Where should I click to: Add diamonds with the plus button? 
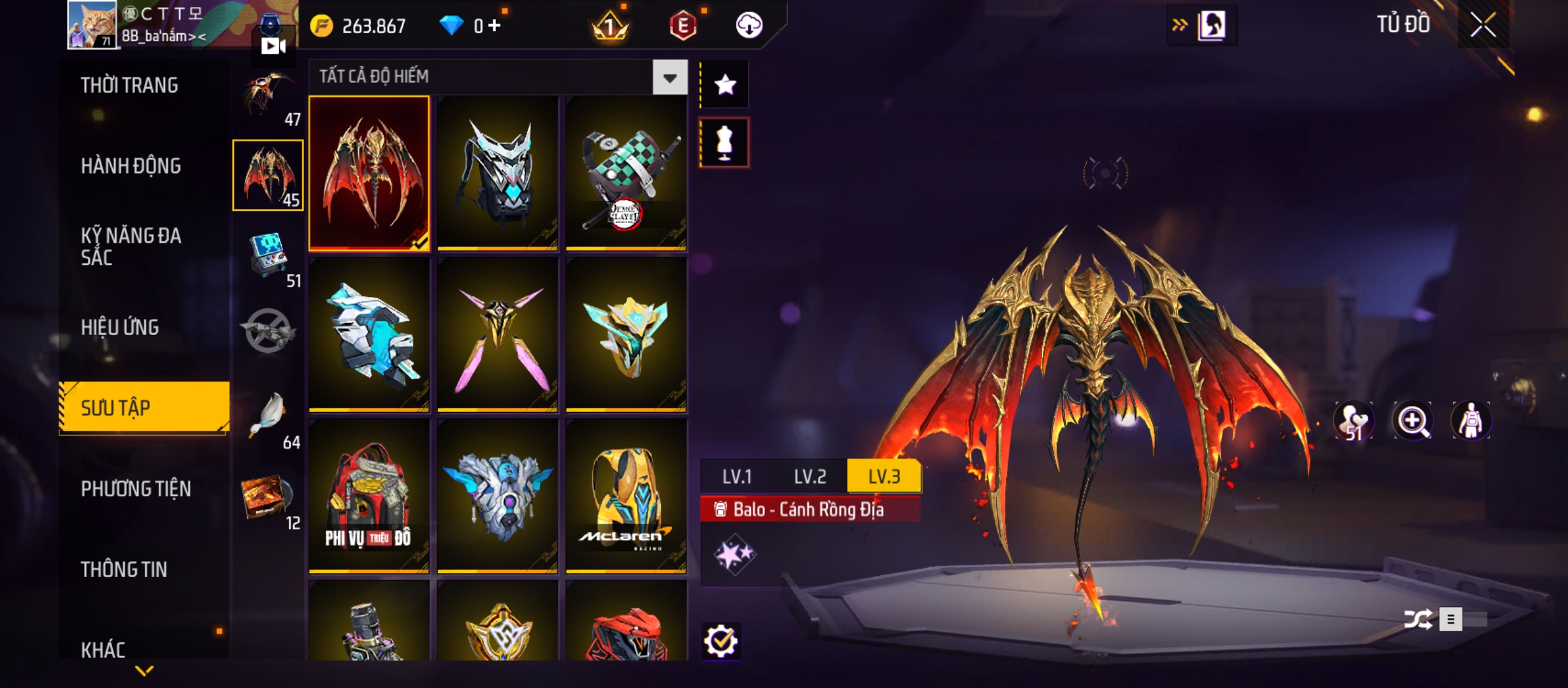(495, 25)
